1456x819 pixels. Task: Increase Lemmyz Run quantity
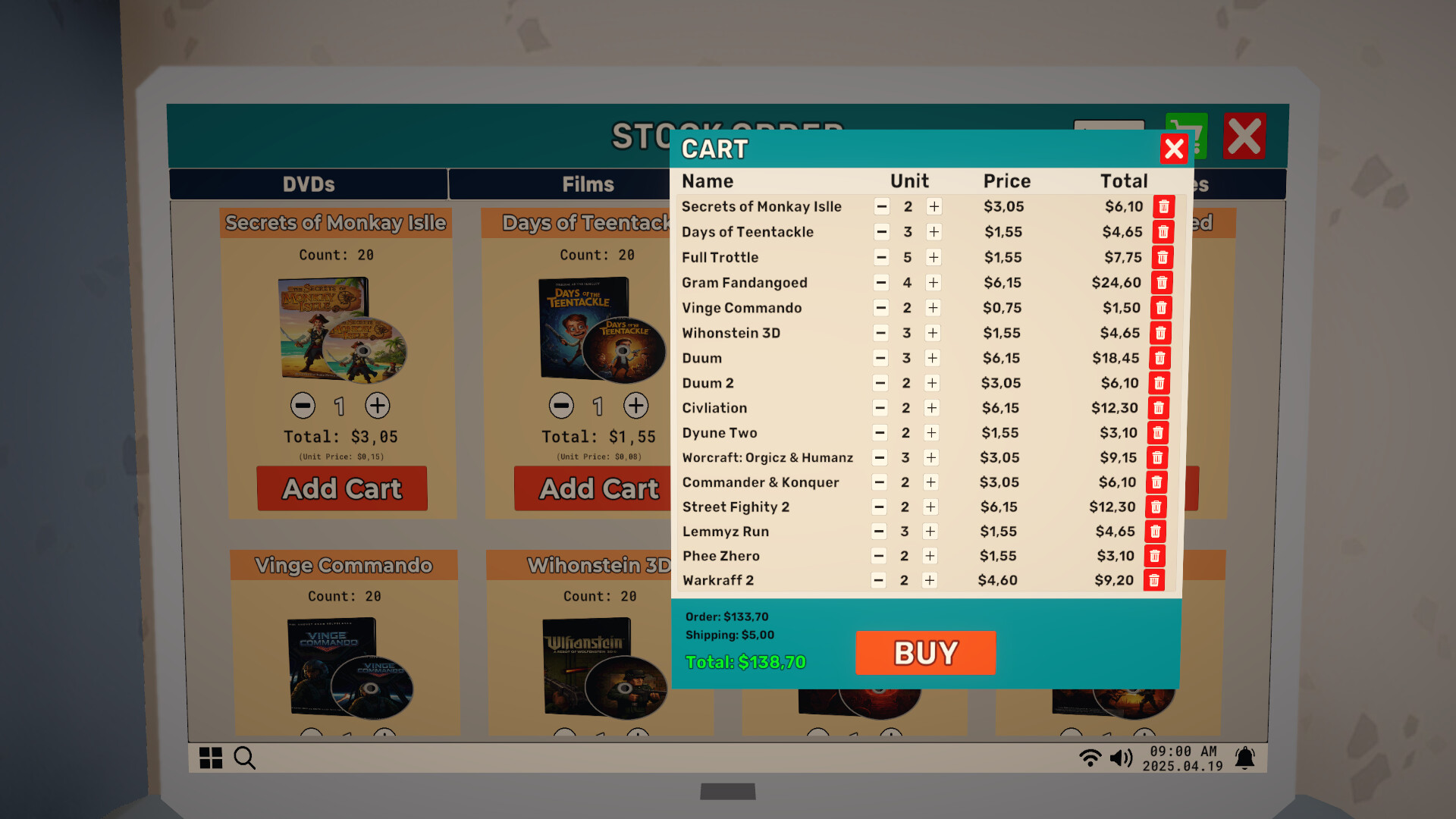tap(930, 532)
